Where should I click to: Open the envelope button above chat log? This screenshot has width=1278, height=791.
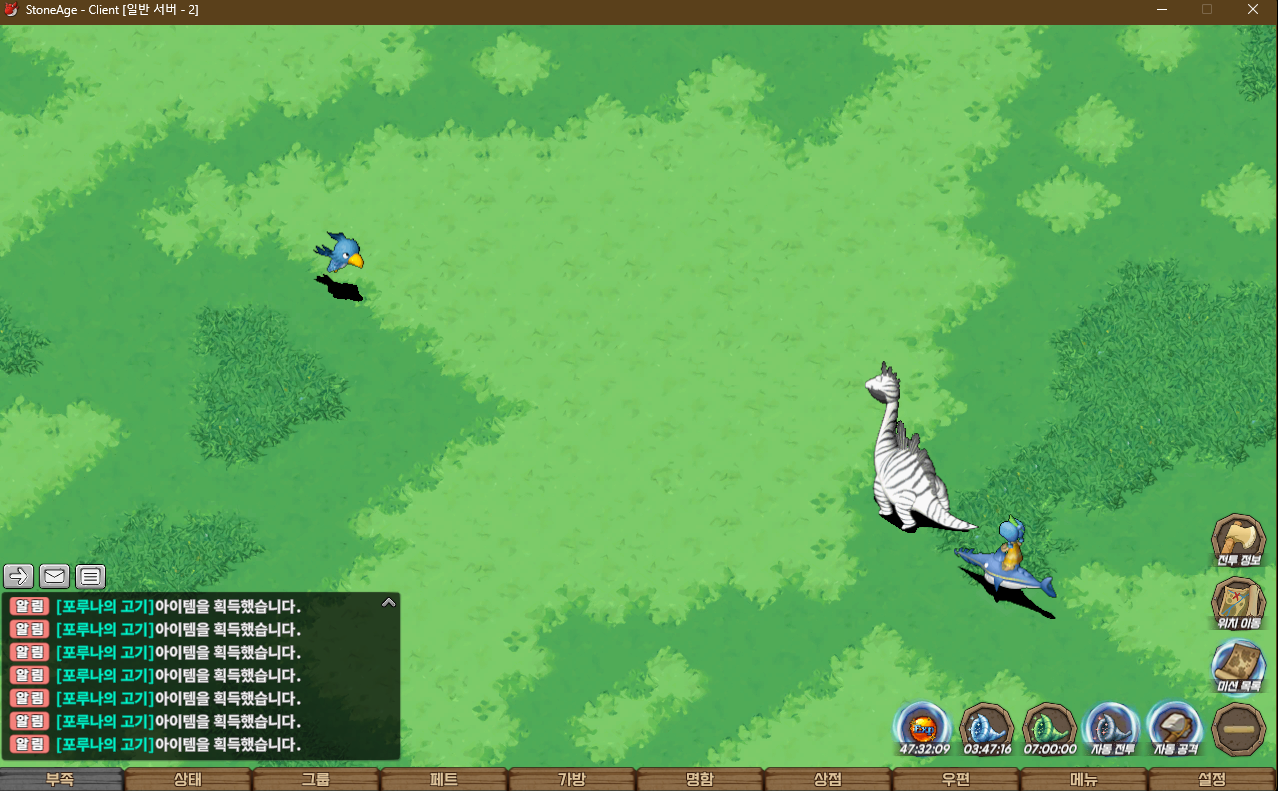coord(55,576)
